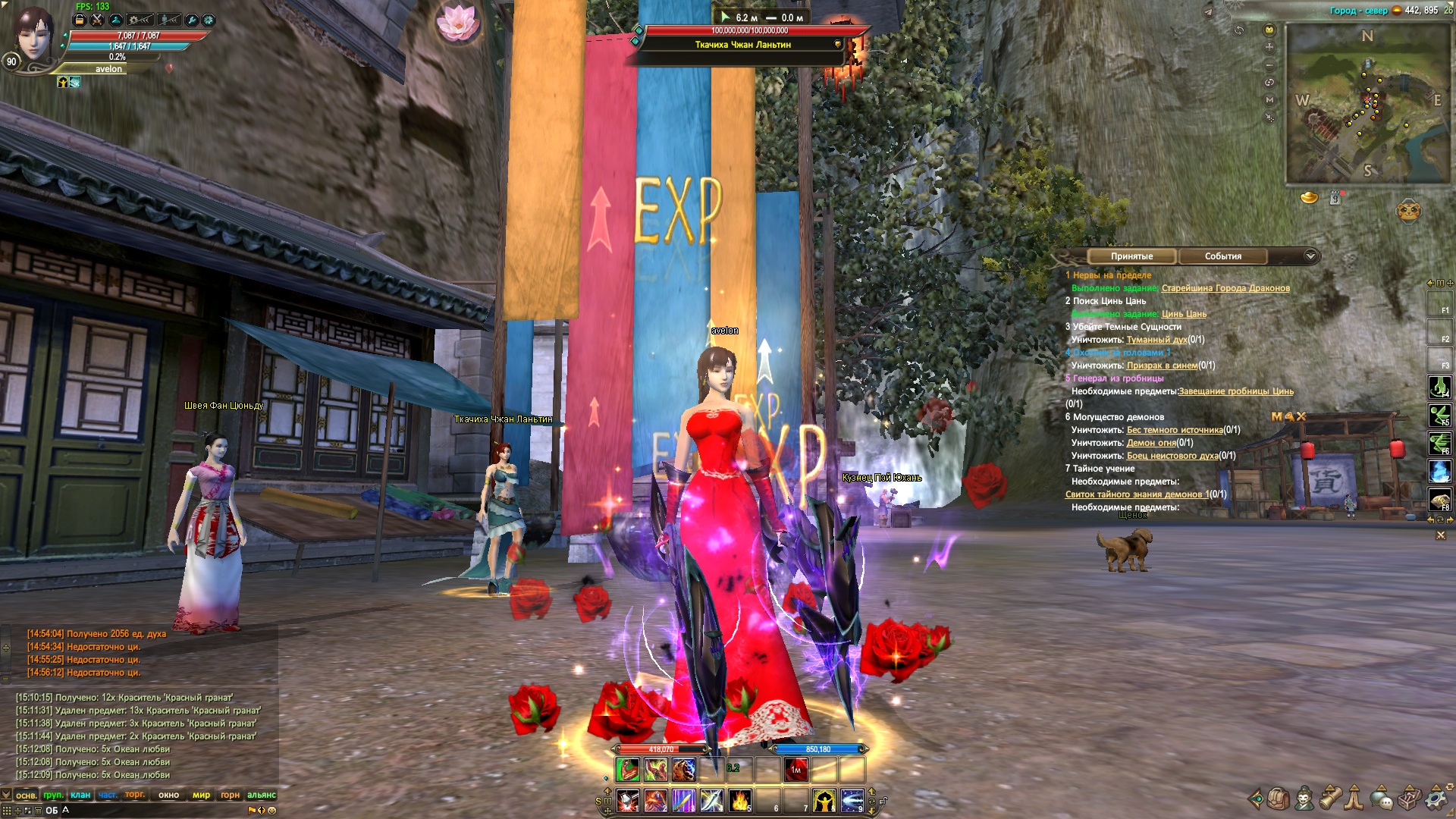Use the golden figure skill in slot 8
Screen dimensions: 1456x819
[824, 800]
